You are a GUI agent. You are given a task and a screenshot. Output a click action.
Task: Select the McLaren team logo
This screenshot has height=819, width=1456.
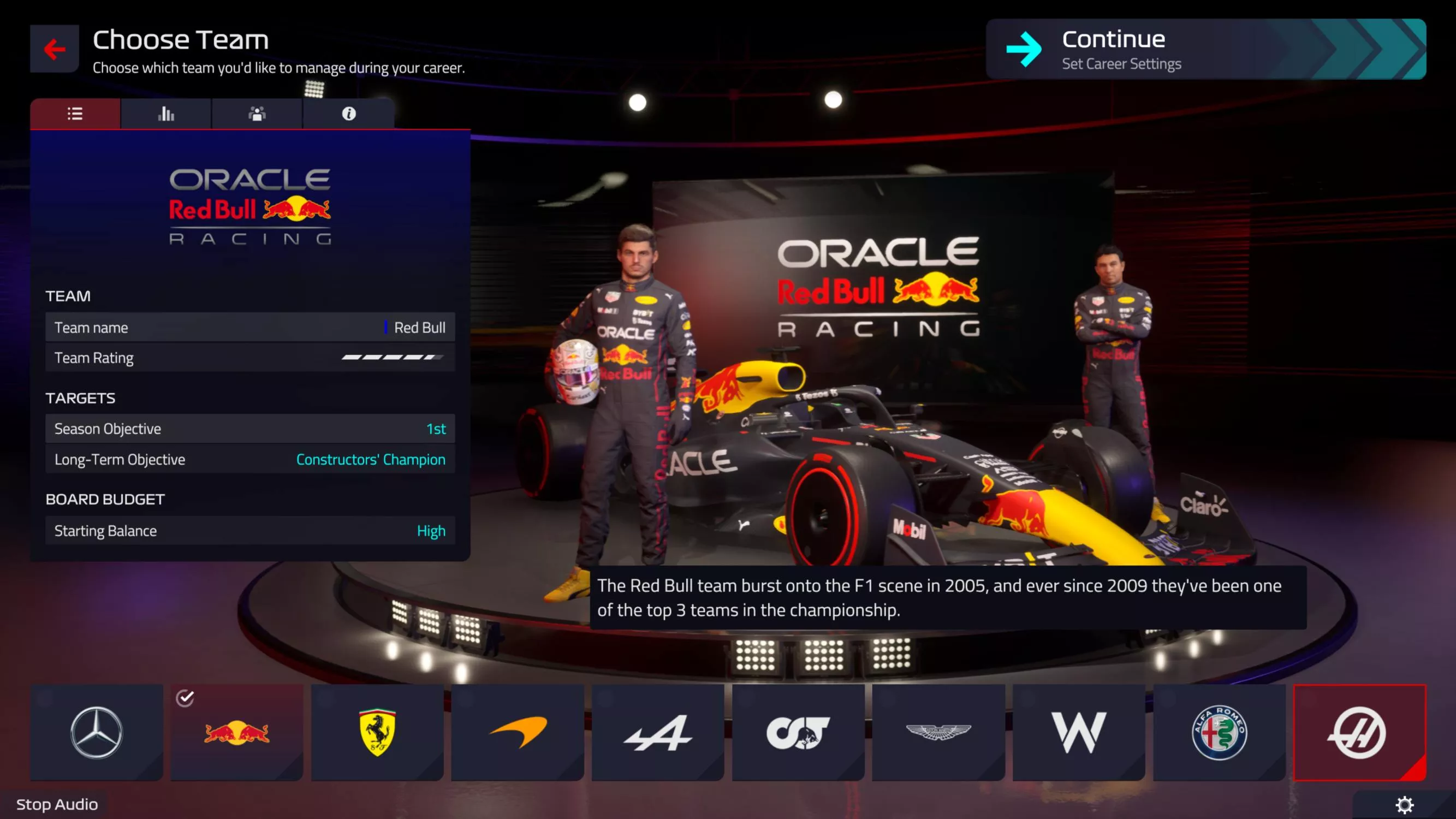point(516,732)
